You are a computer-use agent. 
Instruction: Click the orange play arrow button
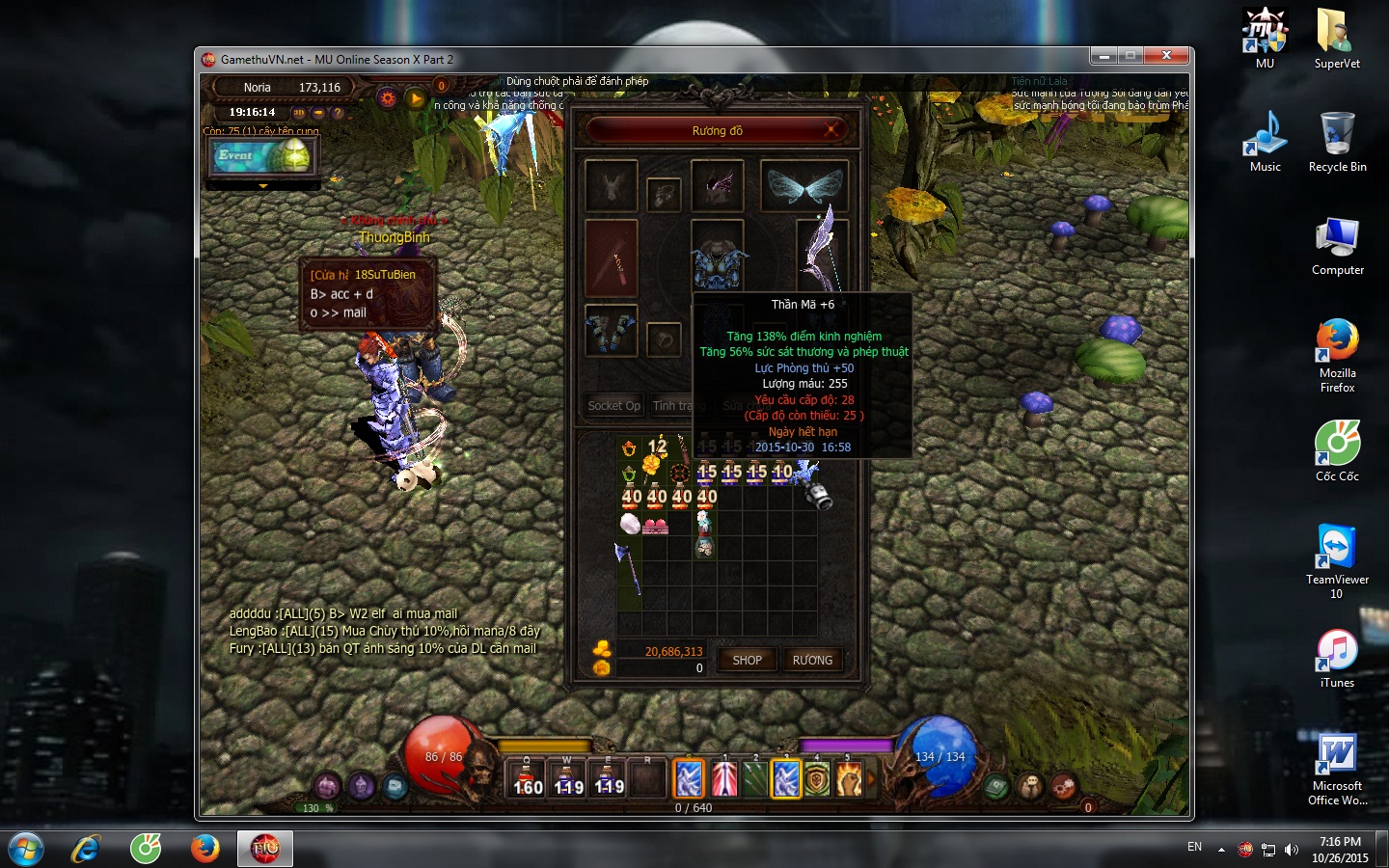(x=415, y=98)
